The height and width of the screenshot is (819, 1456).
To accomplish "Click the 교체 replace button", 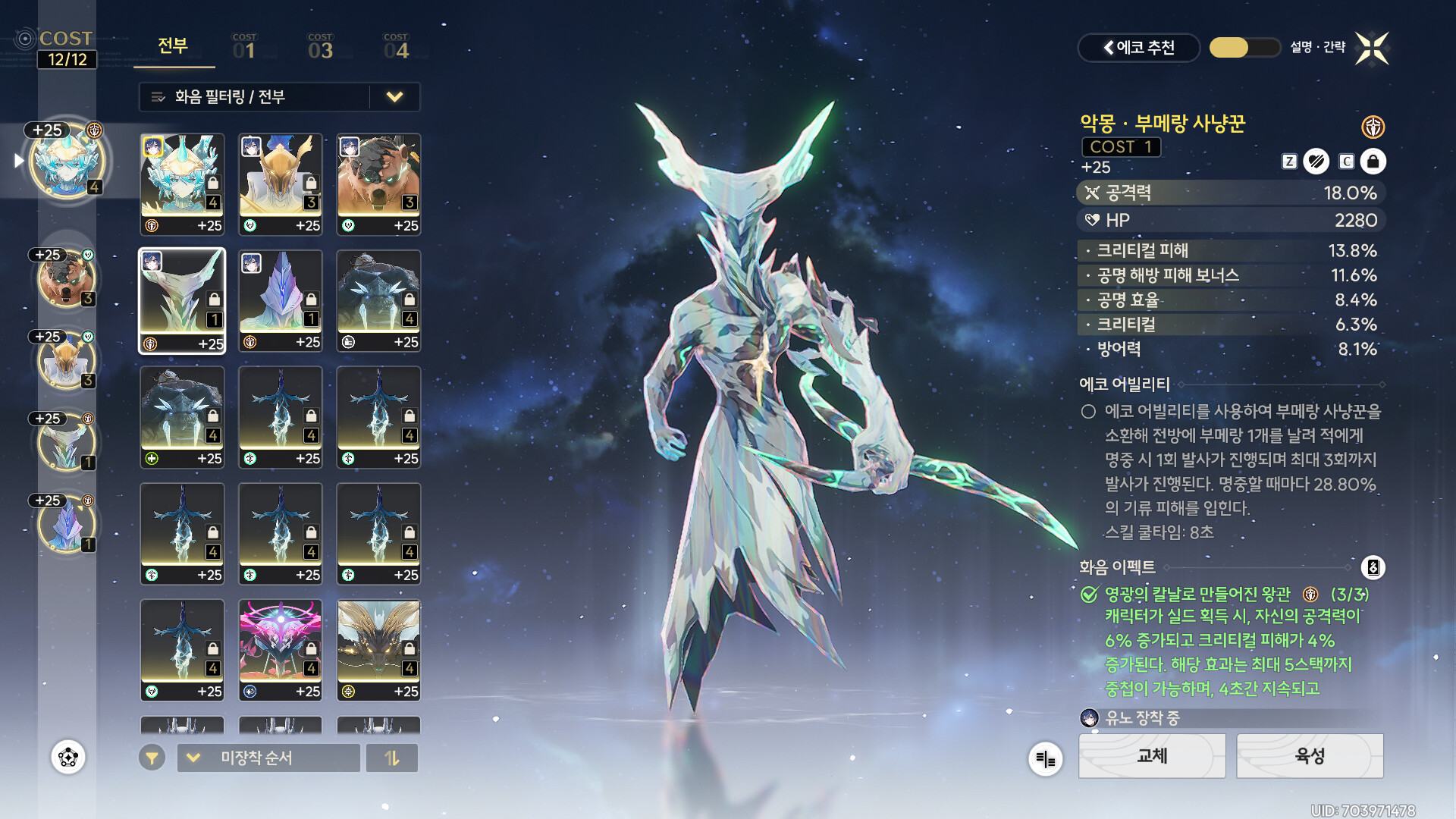I will pyautogui.click(x=1152, y=755).
